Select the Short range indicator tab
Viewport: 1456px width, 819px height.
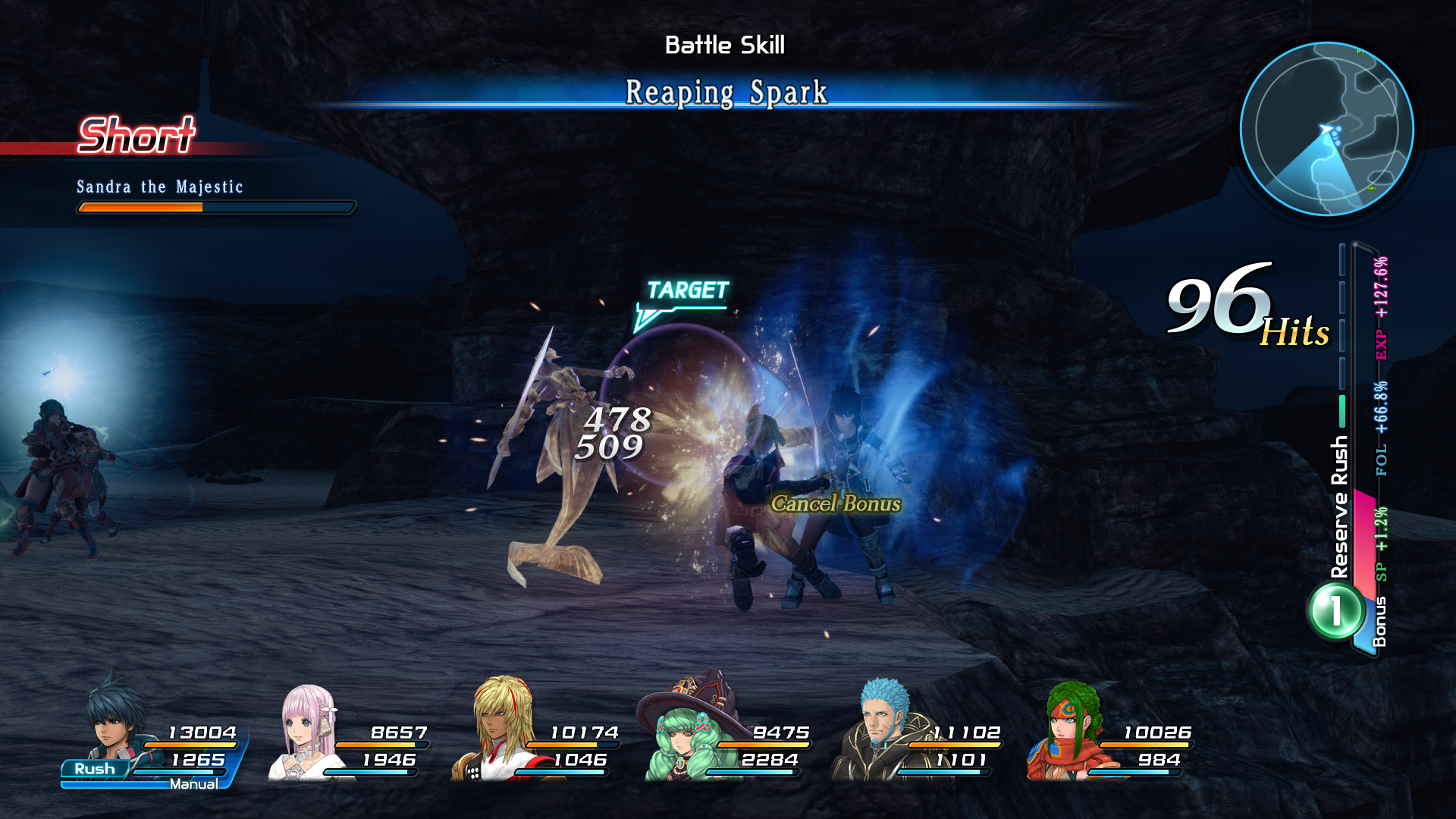point(136,136)
